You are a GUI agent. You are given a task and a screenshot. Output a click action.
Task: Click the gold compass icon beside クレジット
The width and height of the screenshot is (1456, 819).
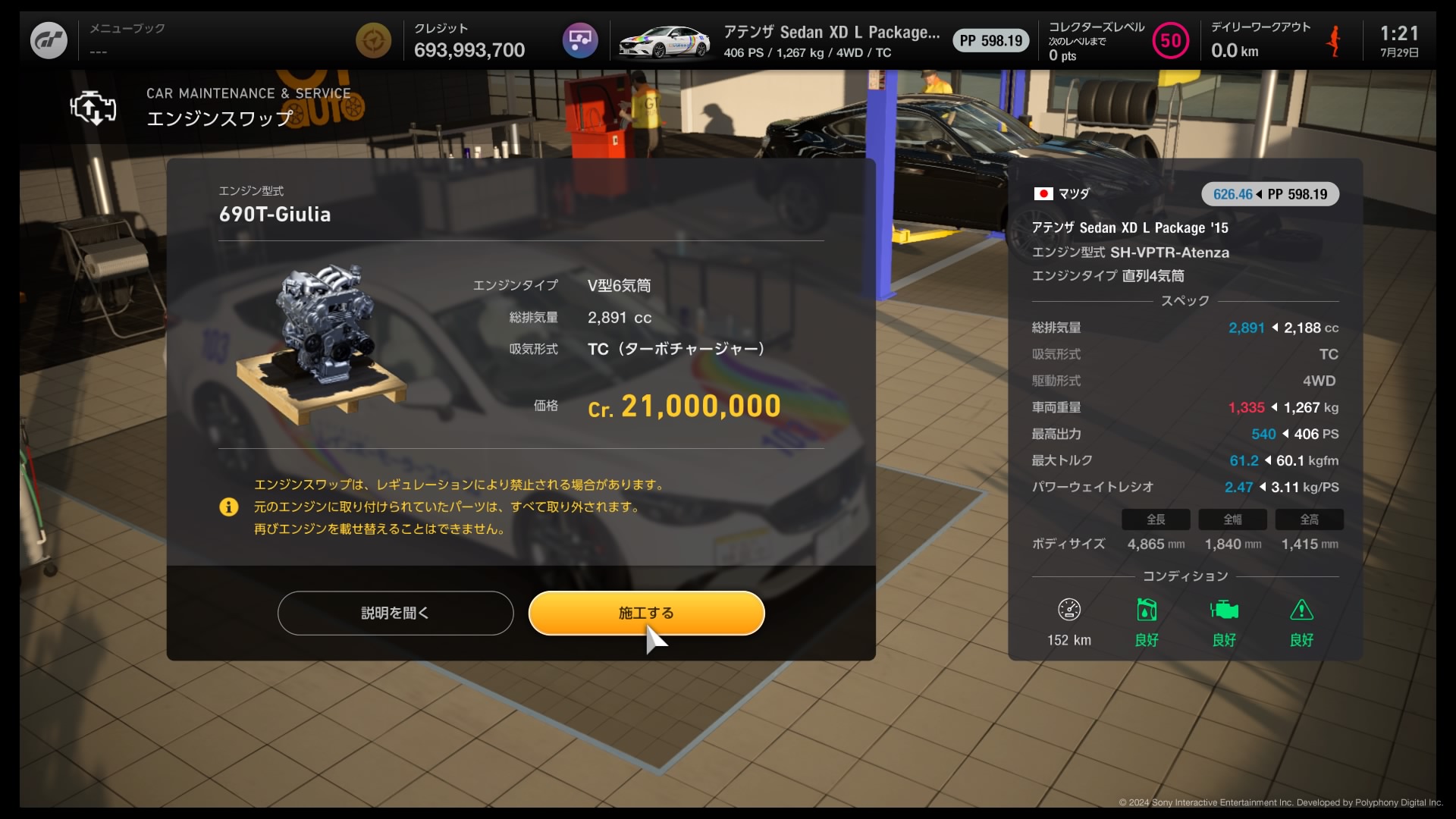[373, 40]
